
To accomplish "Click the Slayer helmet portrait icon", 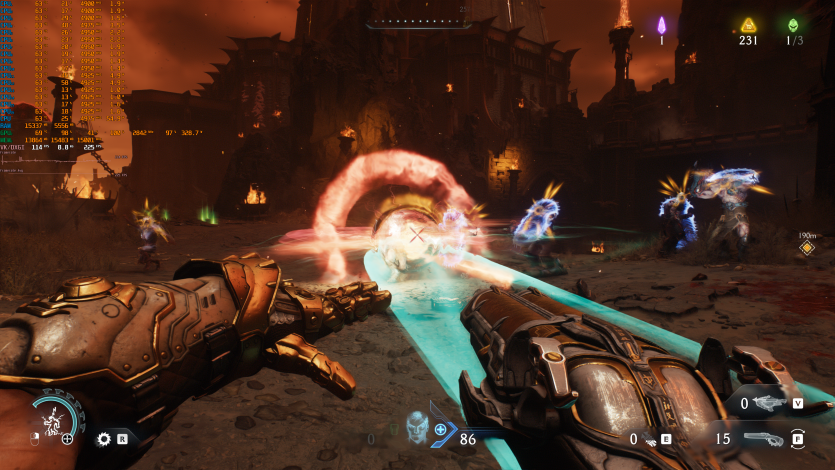I will 417,427.
